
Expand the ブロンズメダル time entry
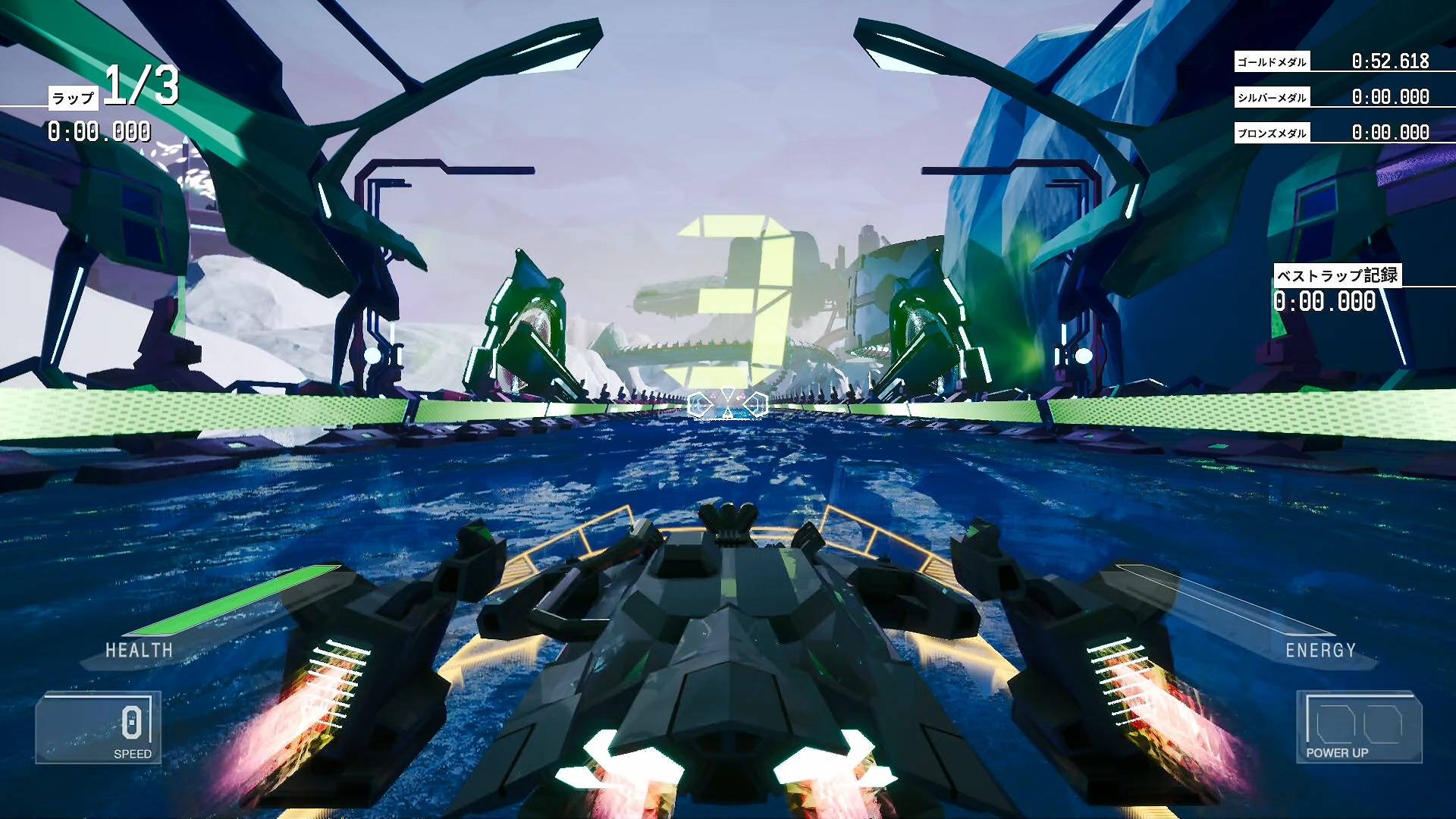tap(1357, 132)
